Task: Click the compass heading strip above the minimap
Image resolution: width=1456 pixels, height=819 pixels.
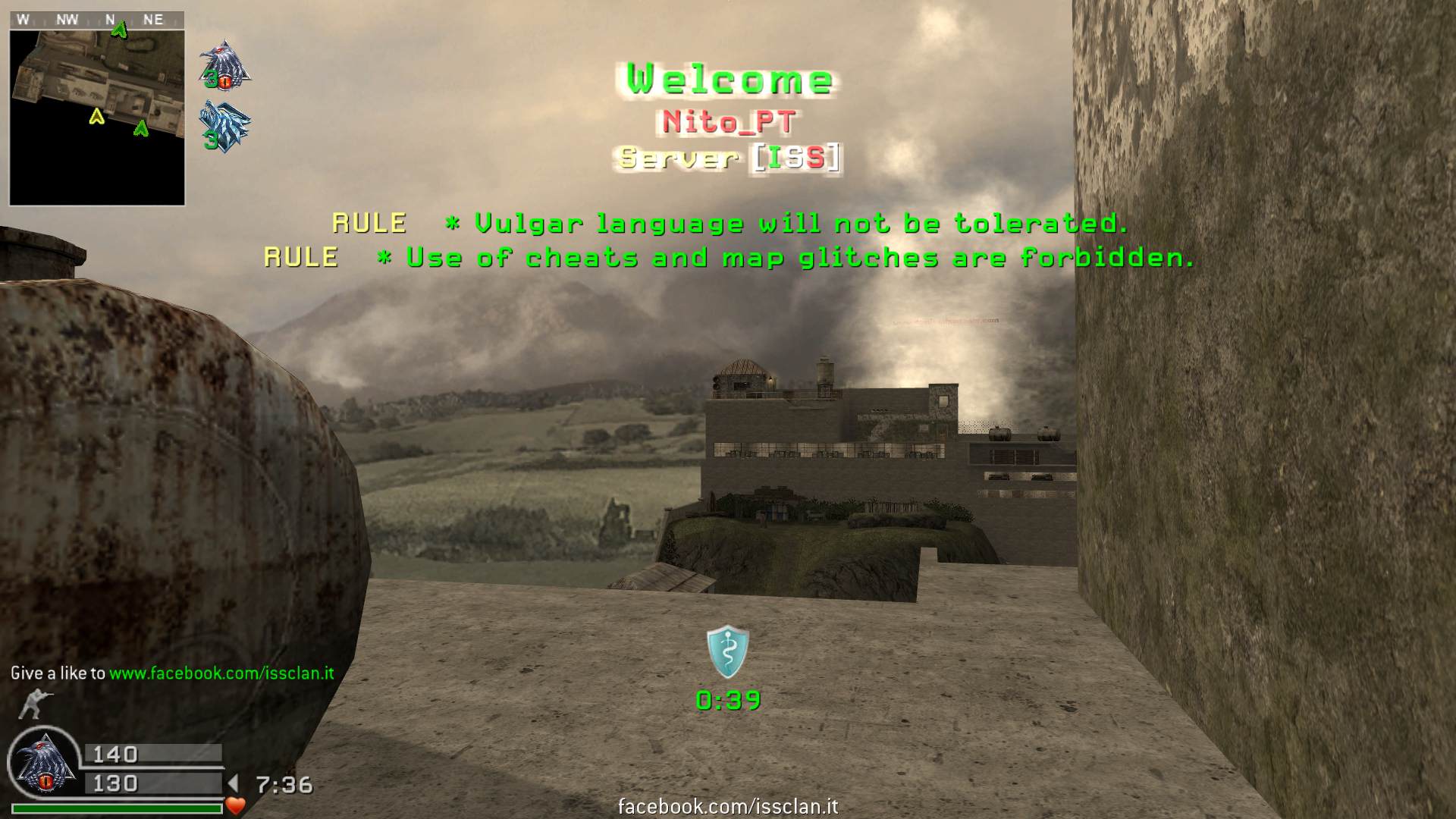Action: pos(97,20)
